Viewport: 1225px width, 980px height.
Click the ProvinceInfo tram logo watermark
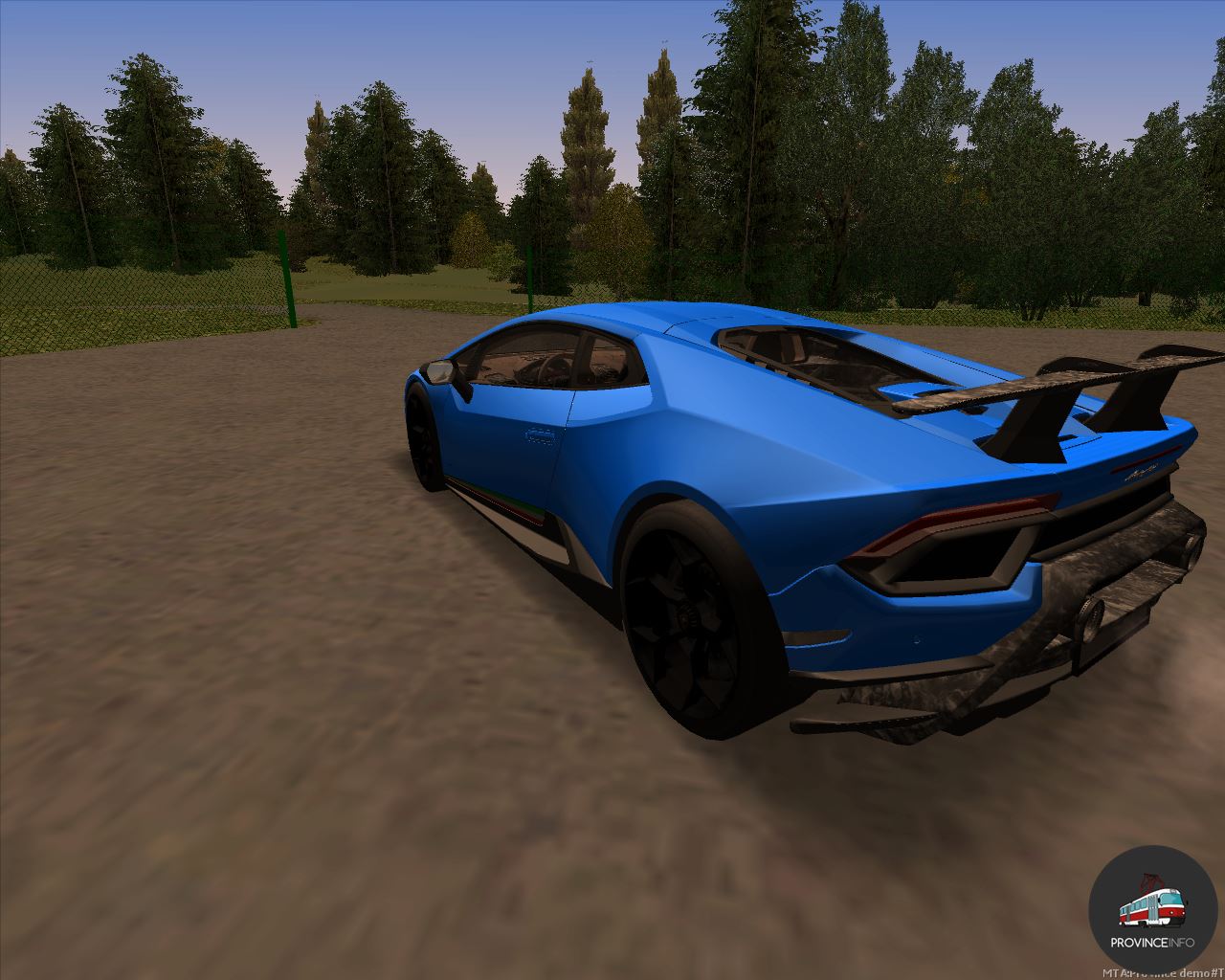coord(1152,910)
